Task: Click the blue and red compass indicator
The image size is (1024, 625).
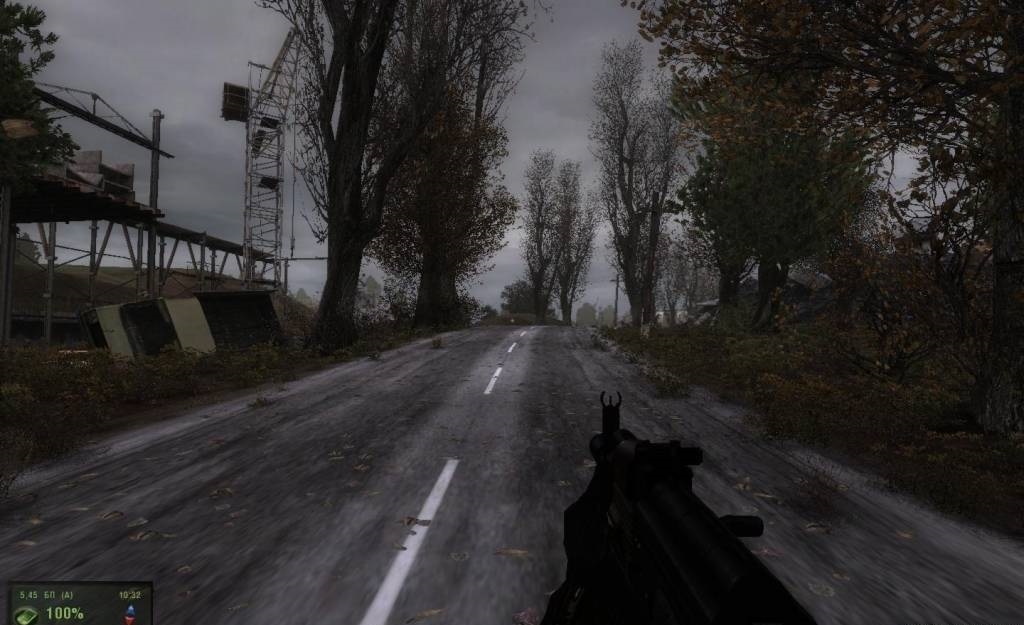Action: [129, 613]
